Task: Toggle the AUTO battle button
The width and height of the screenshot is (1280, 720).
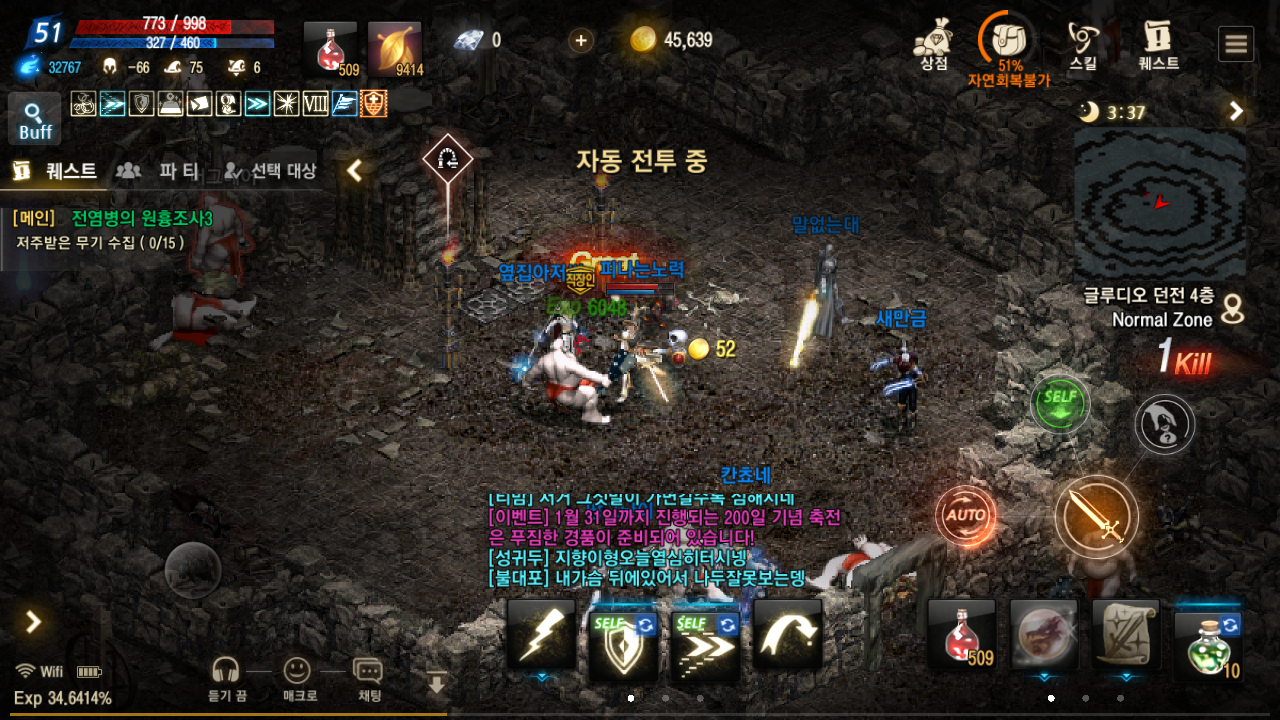Action: [x=966, y=516]
